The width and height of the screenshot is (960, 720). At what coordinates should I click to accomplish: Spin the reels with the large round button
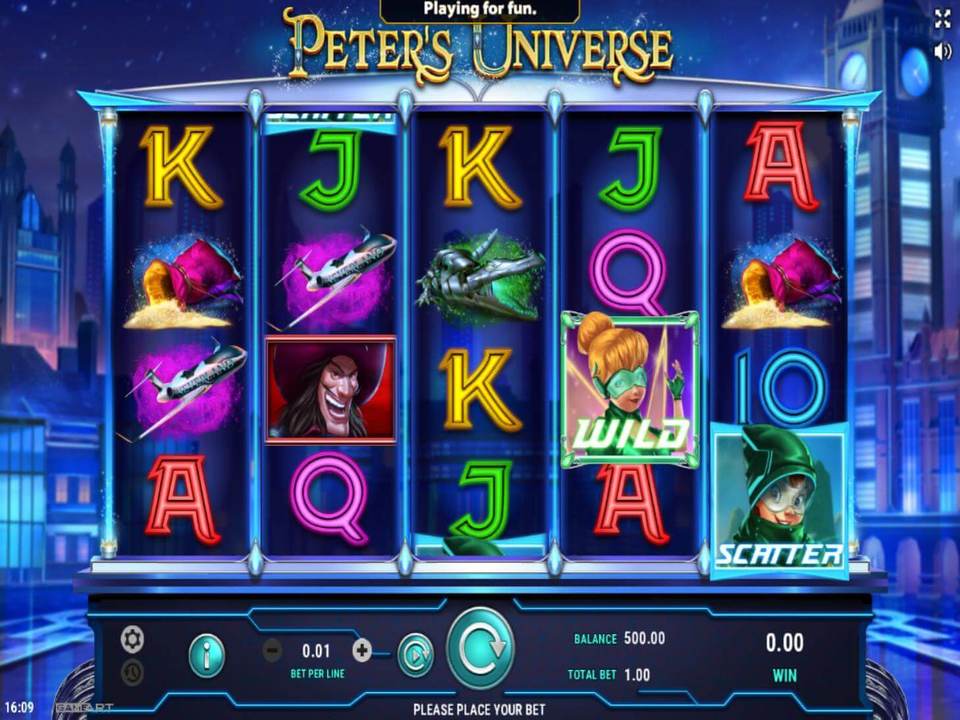pyautogui.click(x=480, y=648)
